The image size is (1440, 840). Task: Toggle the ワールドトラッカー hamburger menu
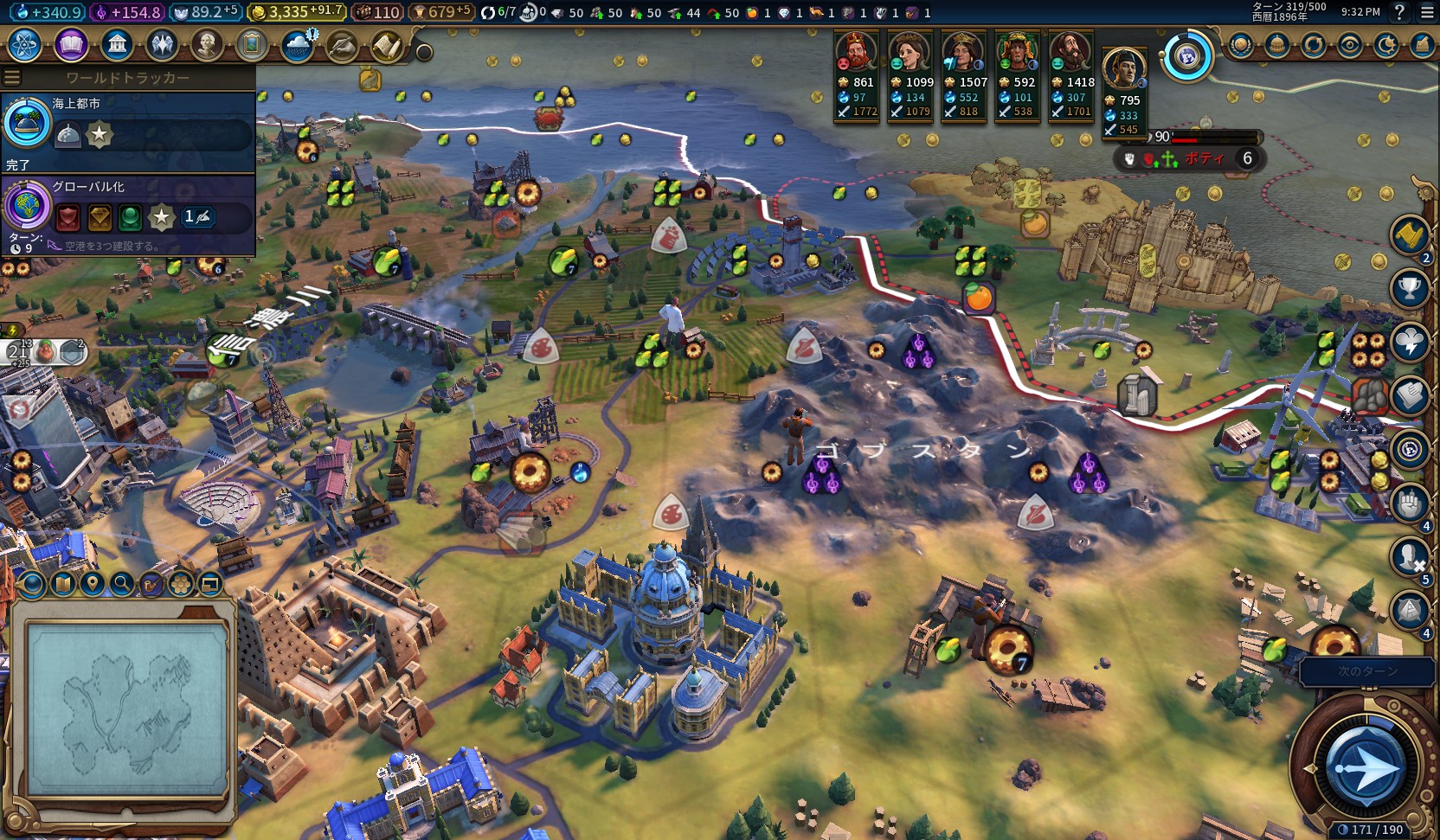[x=12, y=78]
